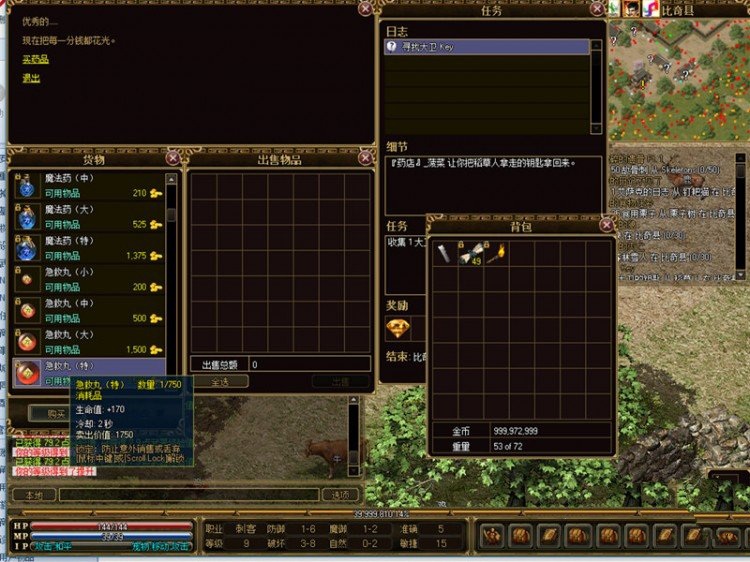Click the 比奇县 minimap
The image size is (750, 562).
676,78
